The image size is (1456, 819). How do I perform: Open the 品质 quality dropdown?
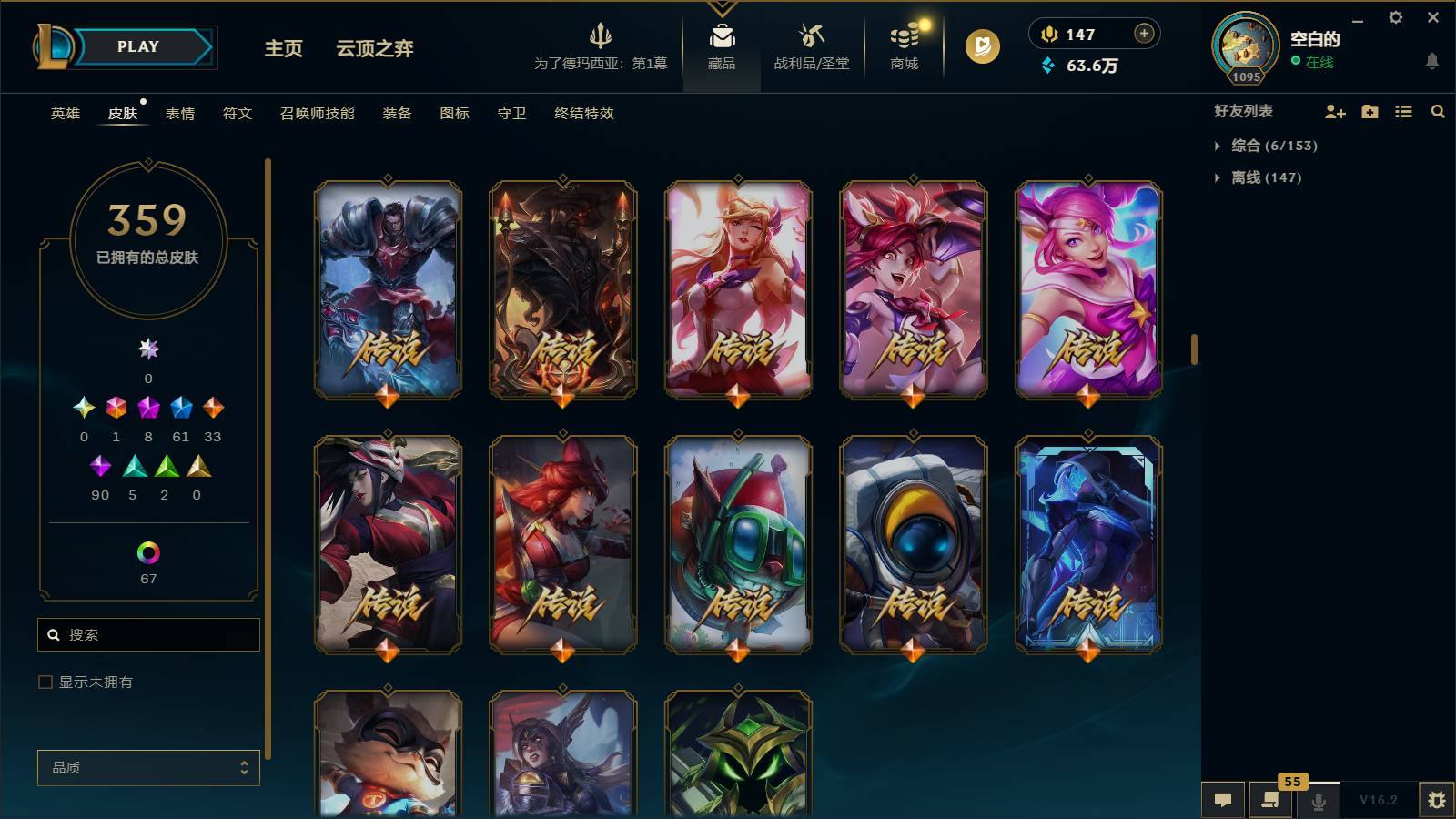click(x=147, y=767)
